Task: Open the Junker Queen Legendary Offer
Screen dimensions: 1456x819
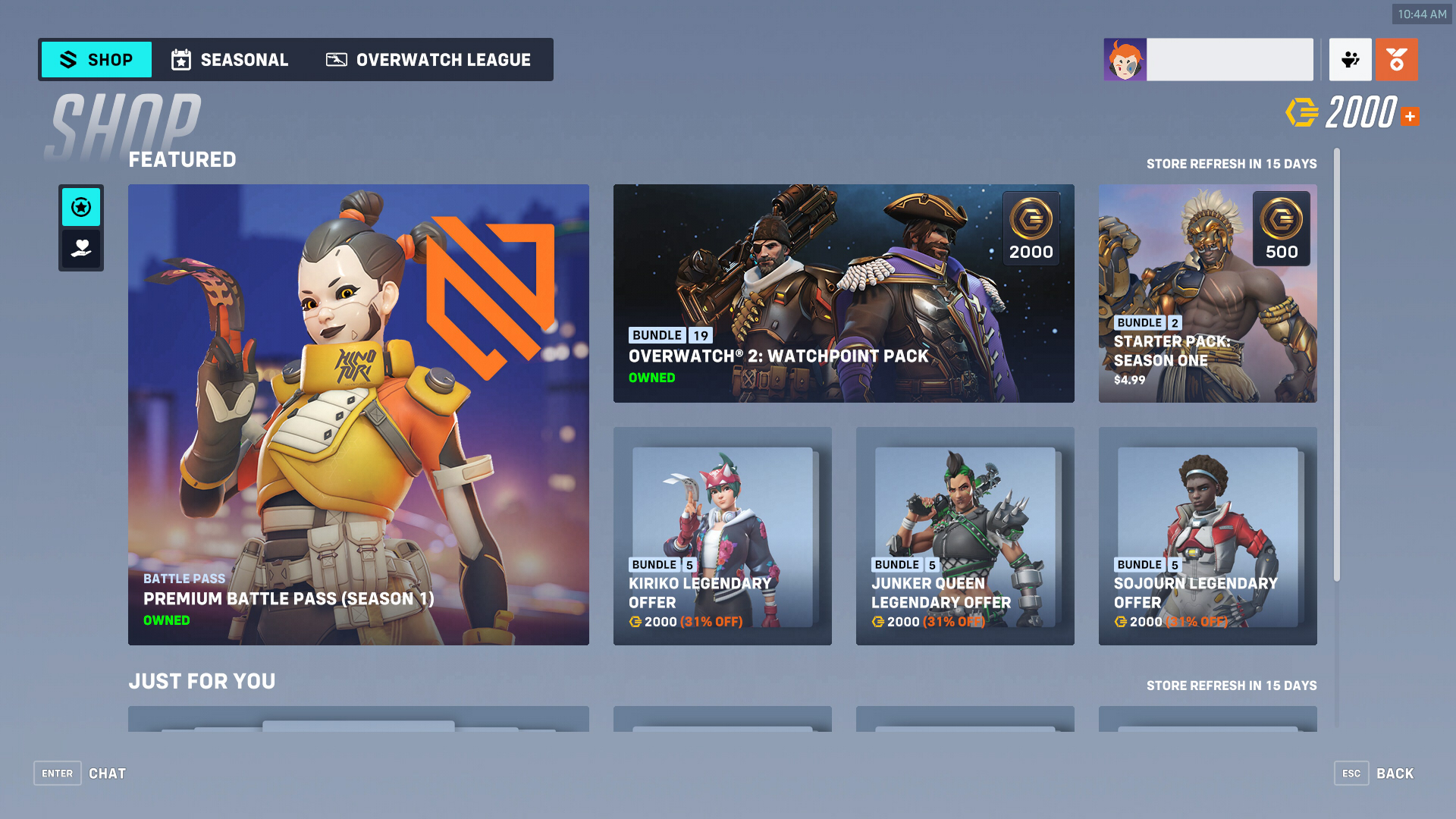Action: 965,536
